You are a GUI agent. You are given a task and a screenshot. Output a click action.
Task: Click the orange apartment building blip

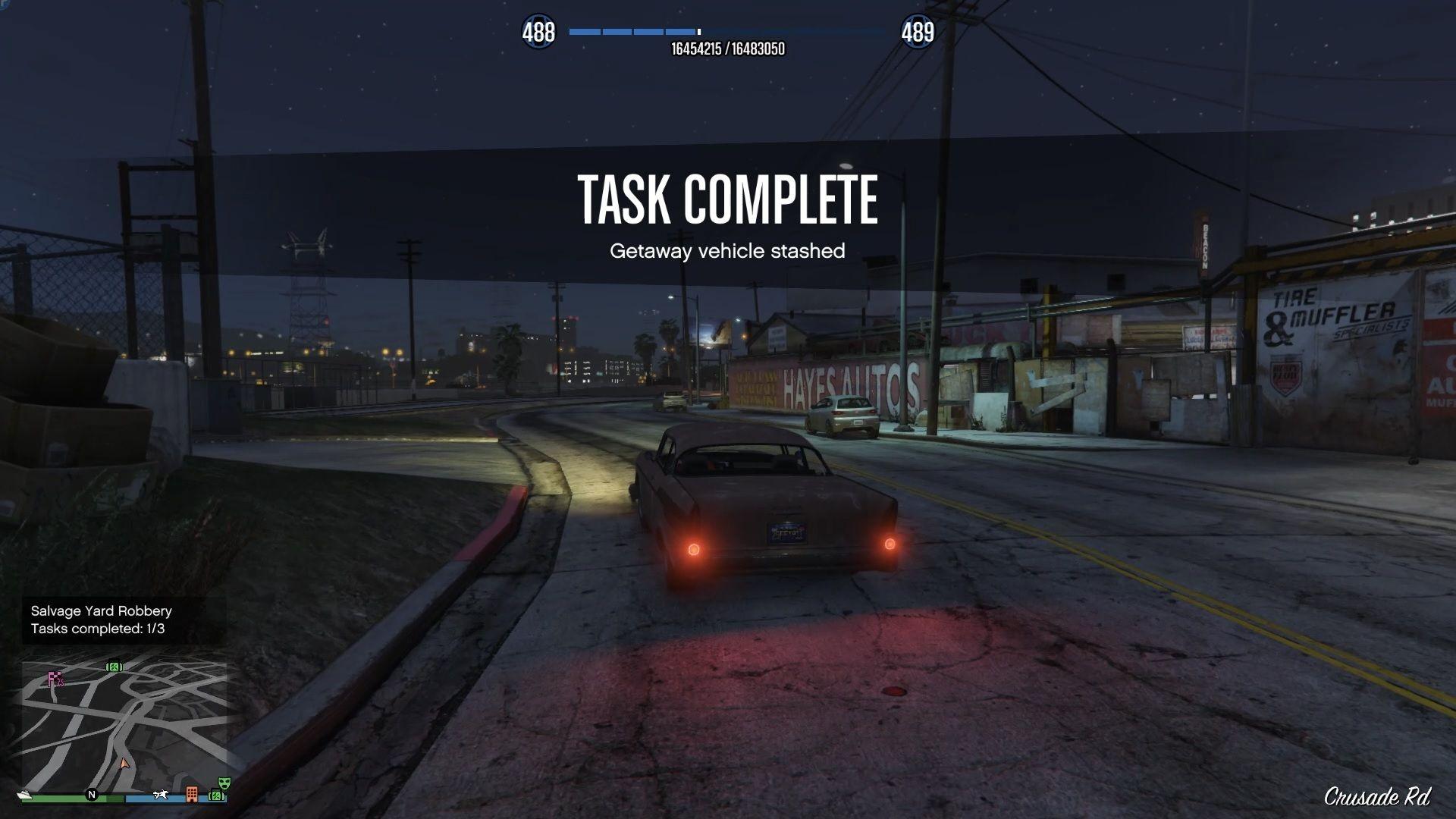(193, 794)
